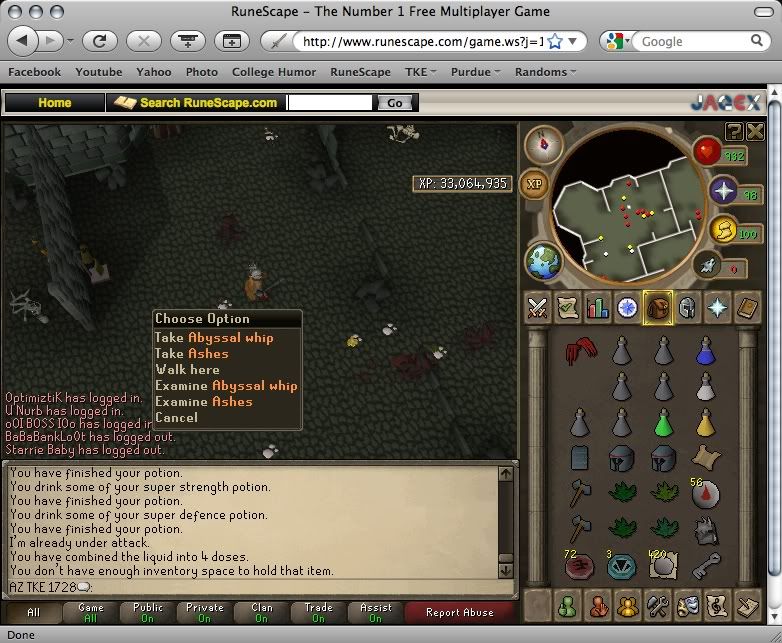Viewport: 782px width, 643px height.
Task: Cancel the Choose Option menu
Action: tap(176, 418)
